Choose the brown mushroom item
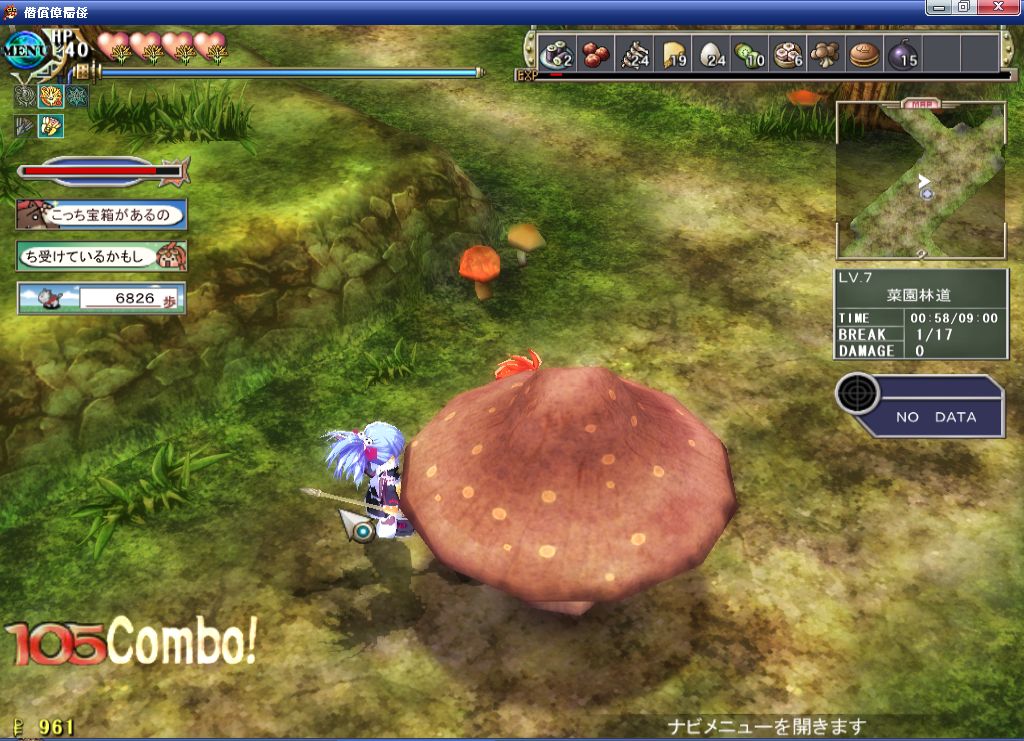The image size is (1024, 741). coord(826,54)
